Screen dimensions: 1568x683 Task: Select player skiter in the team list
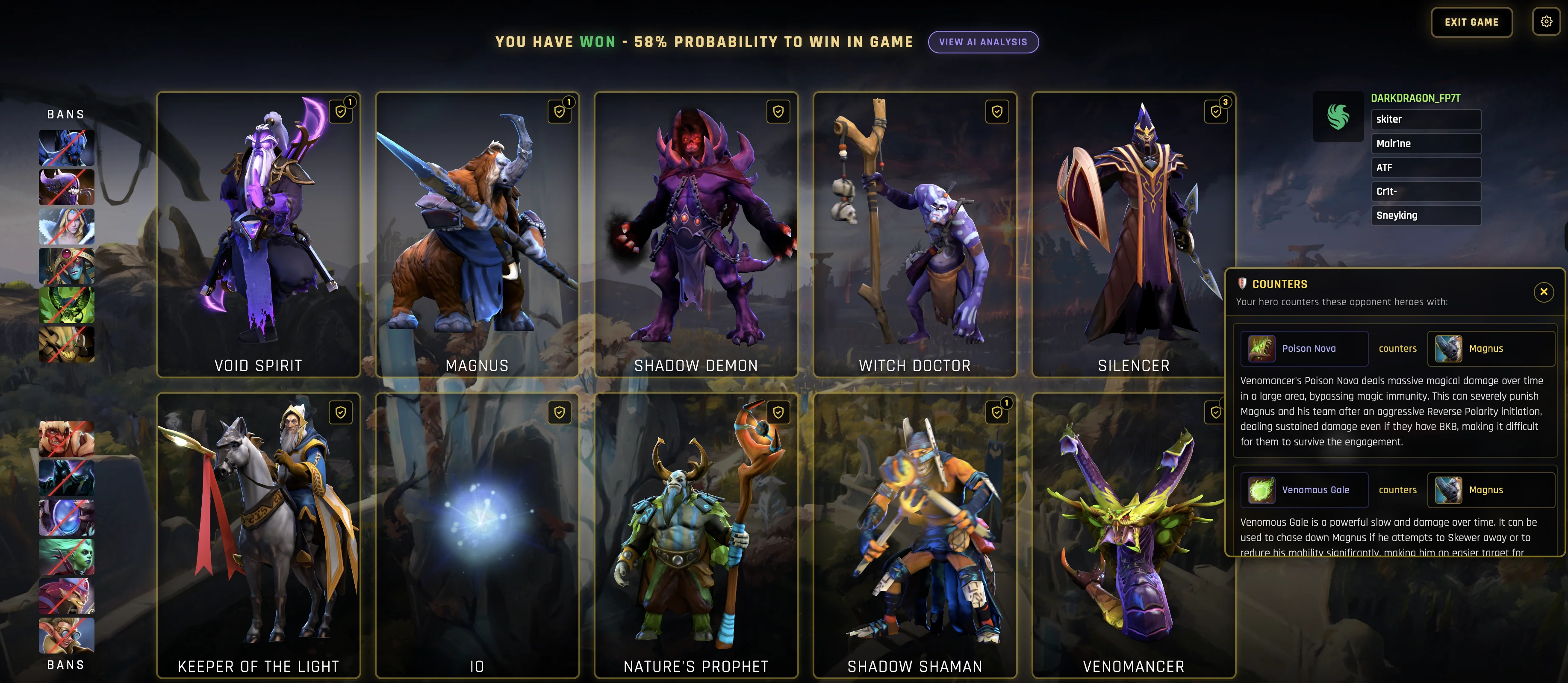coord(1425,119)
